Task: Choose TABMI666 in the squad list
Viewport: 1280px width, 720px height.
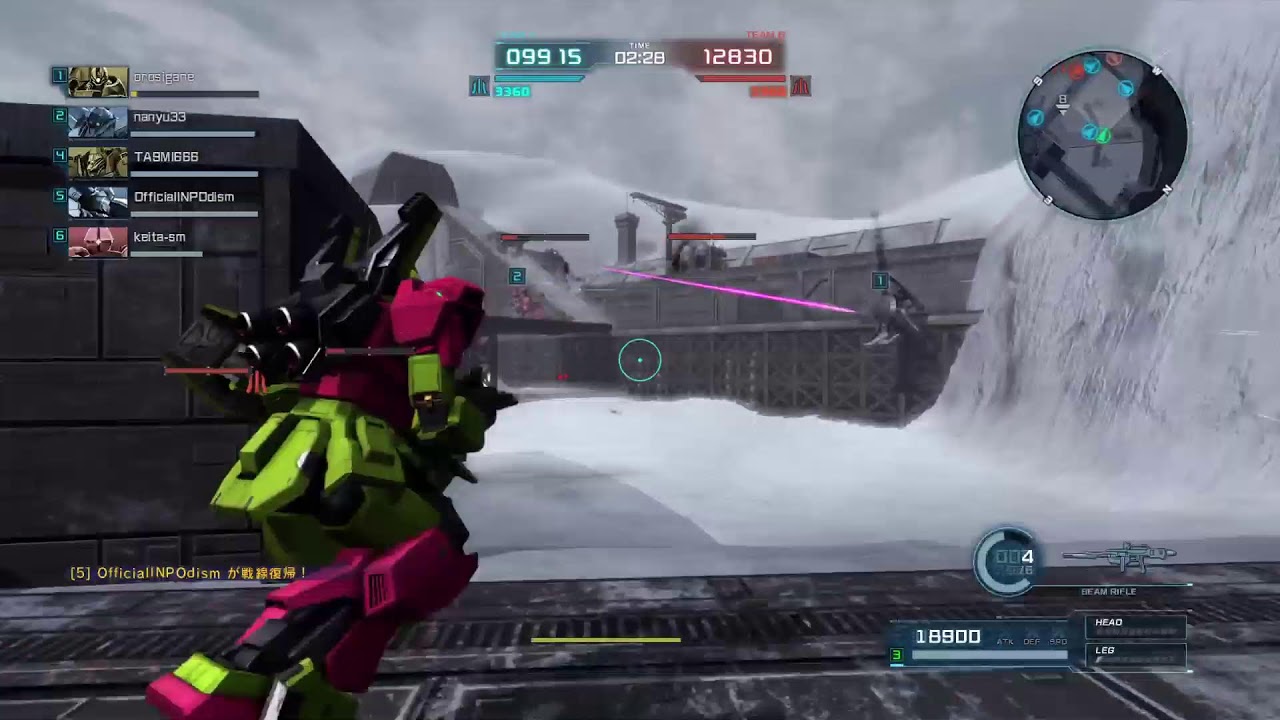Action: click(x=160, y=160)
